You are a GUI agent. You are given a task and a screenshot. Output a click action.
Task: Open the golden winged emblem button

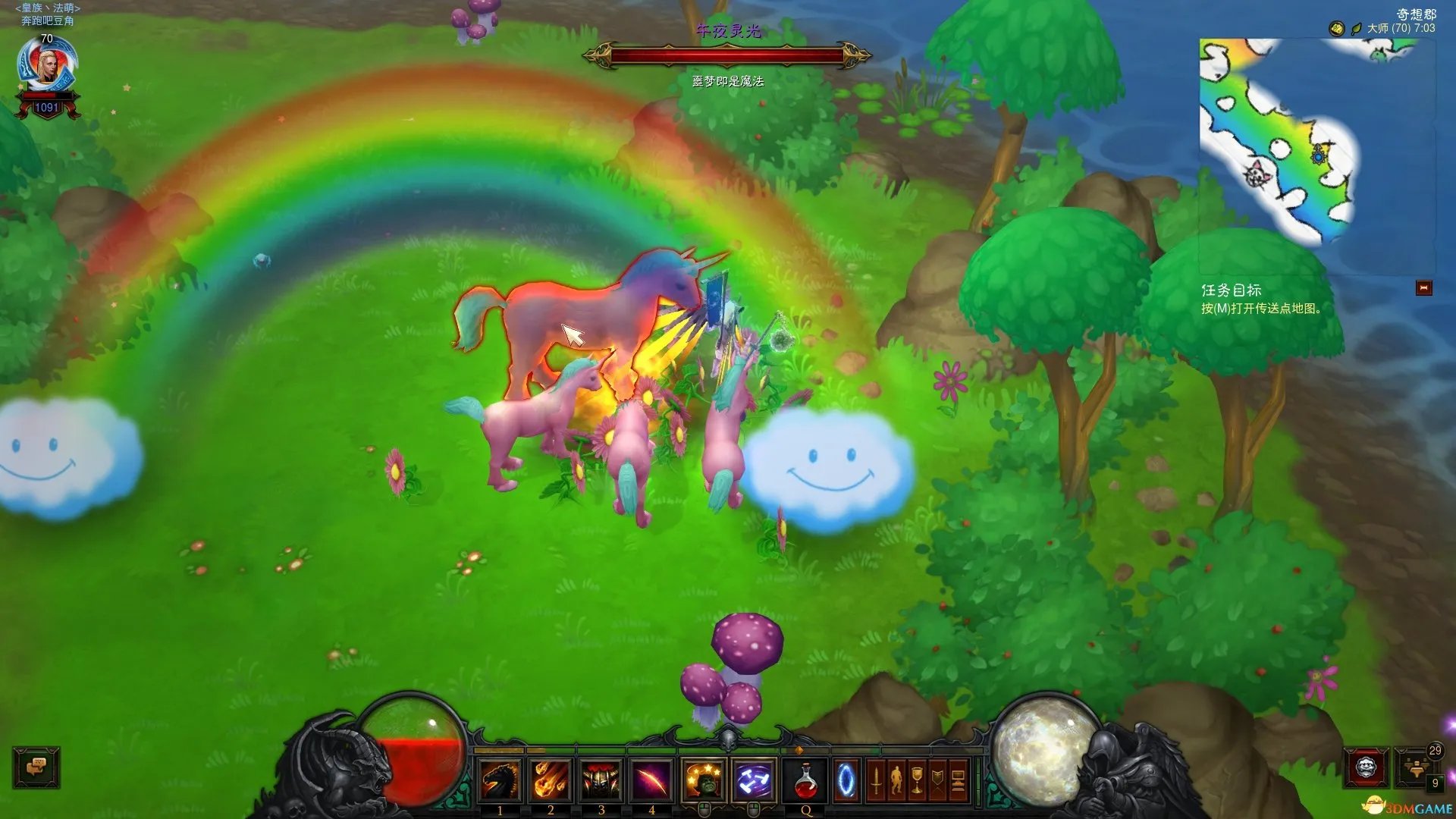pos(1415,767)
